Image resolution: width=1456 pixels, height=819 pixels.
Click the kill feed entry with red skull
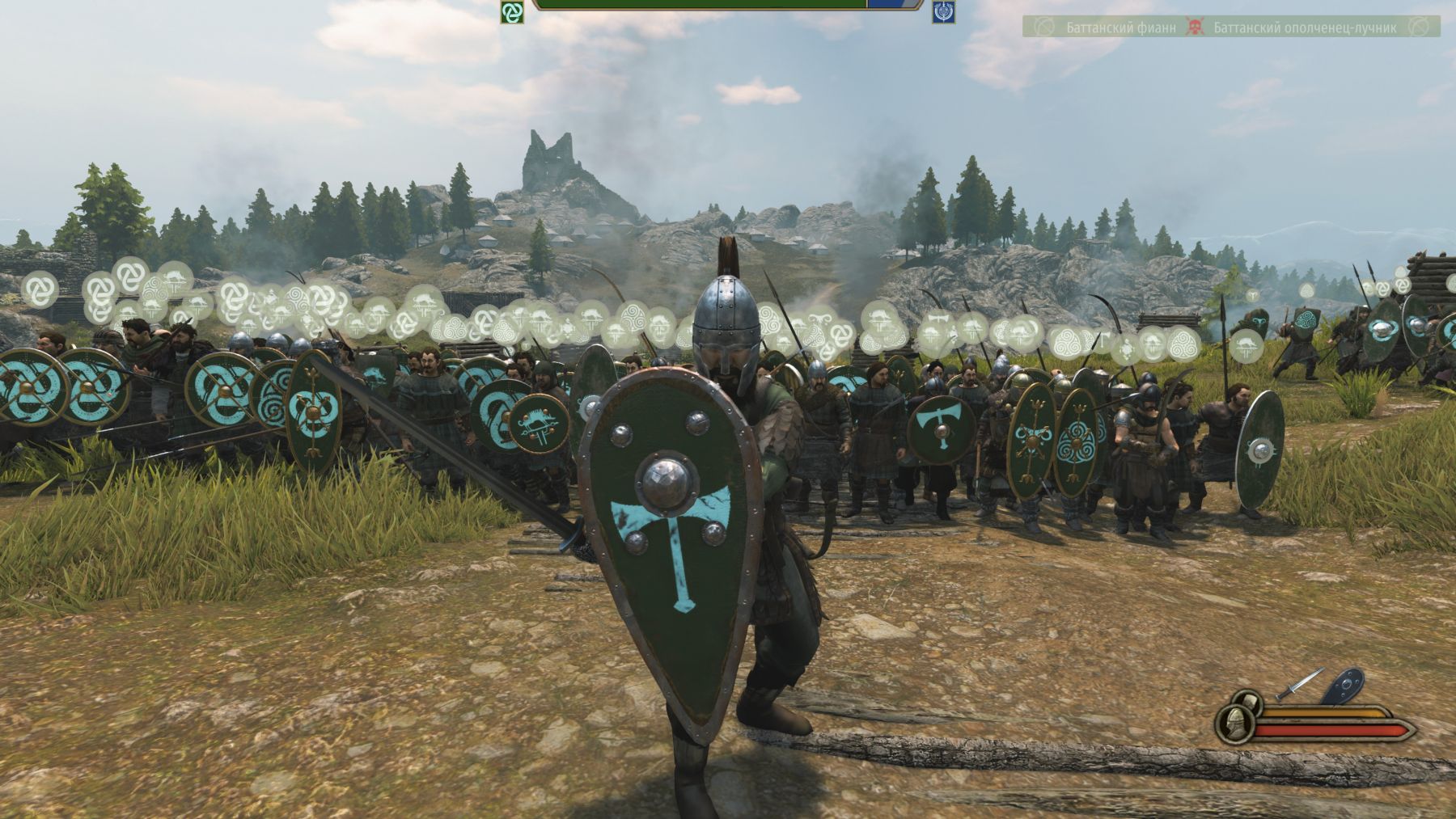click(1231, 27)
